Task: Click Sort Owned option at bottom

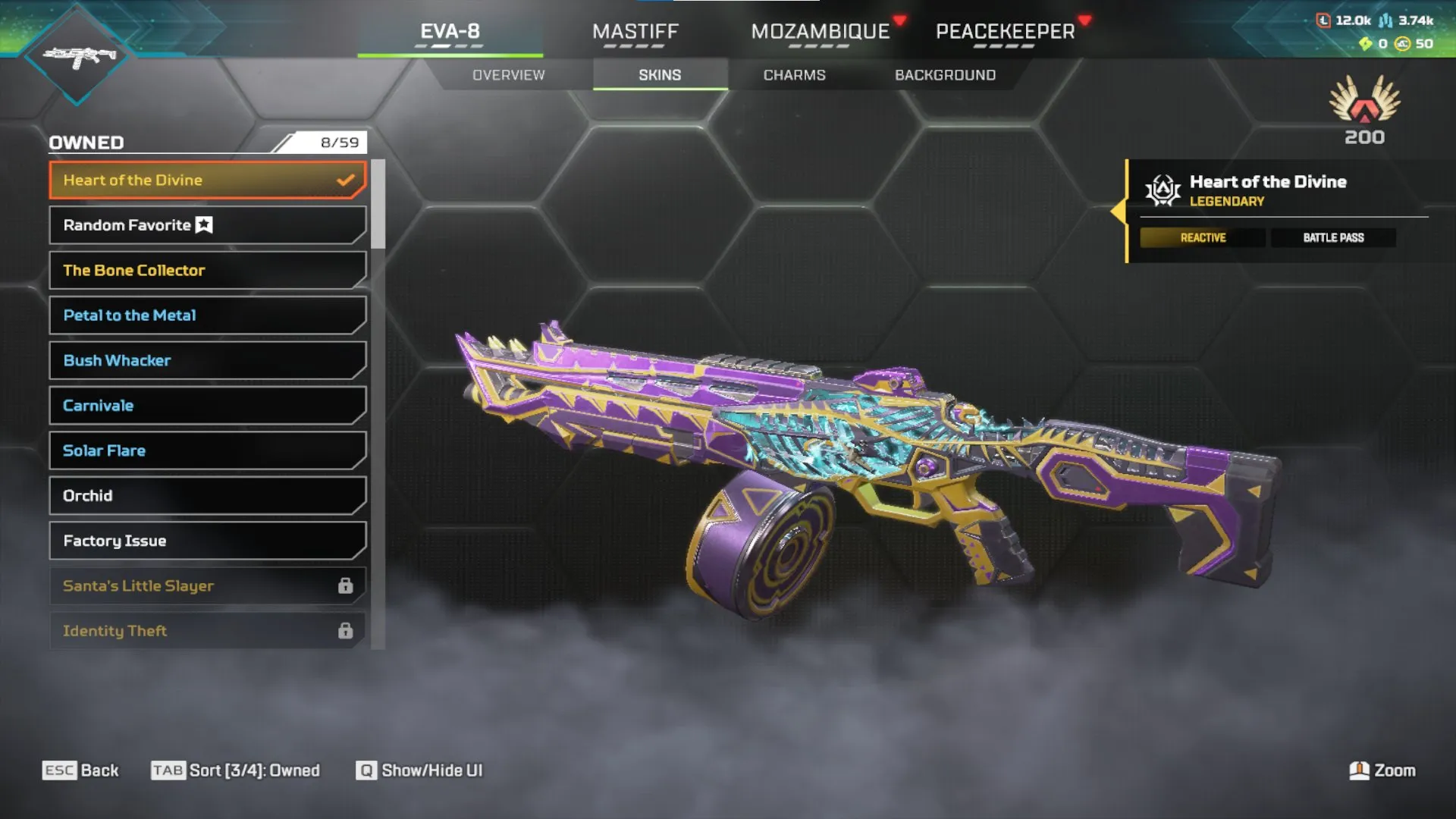Action: point(235,770)
